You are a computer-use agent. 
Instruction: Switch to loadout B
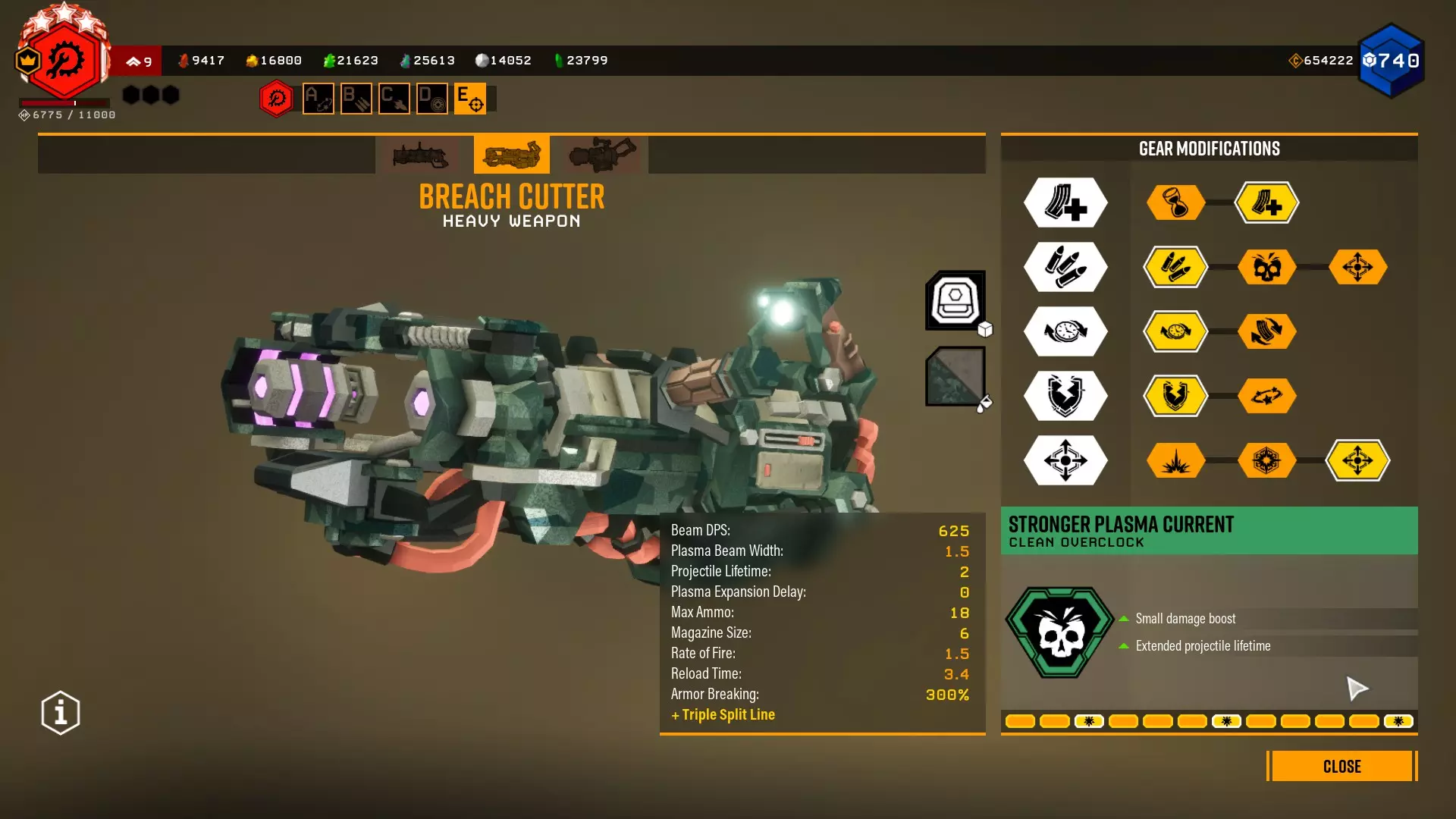pos(356,99)
